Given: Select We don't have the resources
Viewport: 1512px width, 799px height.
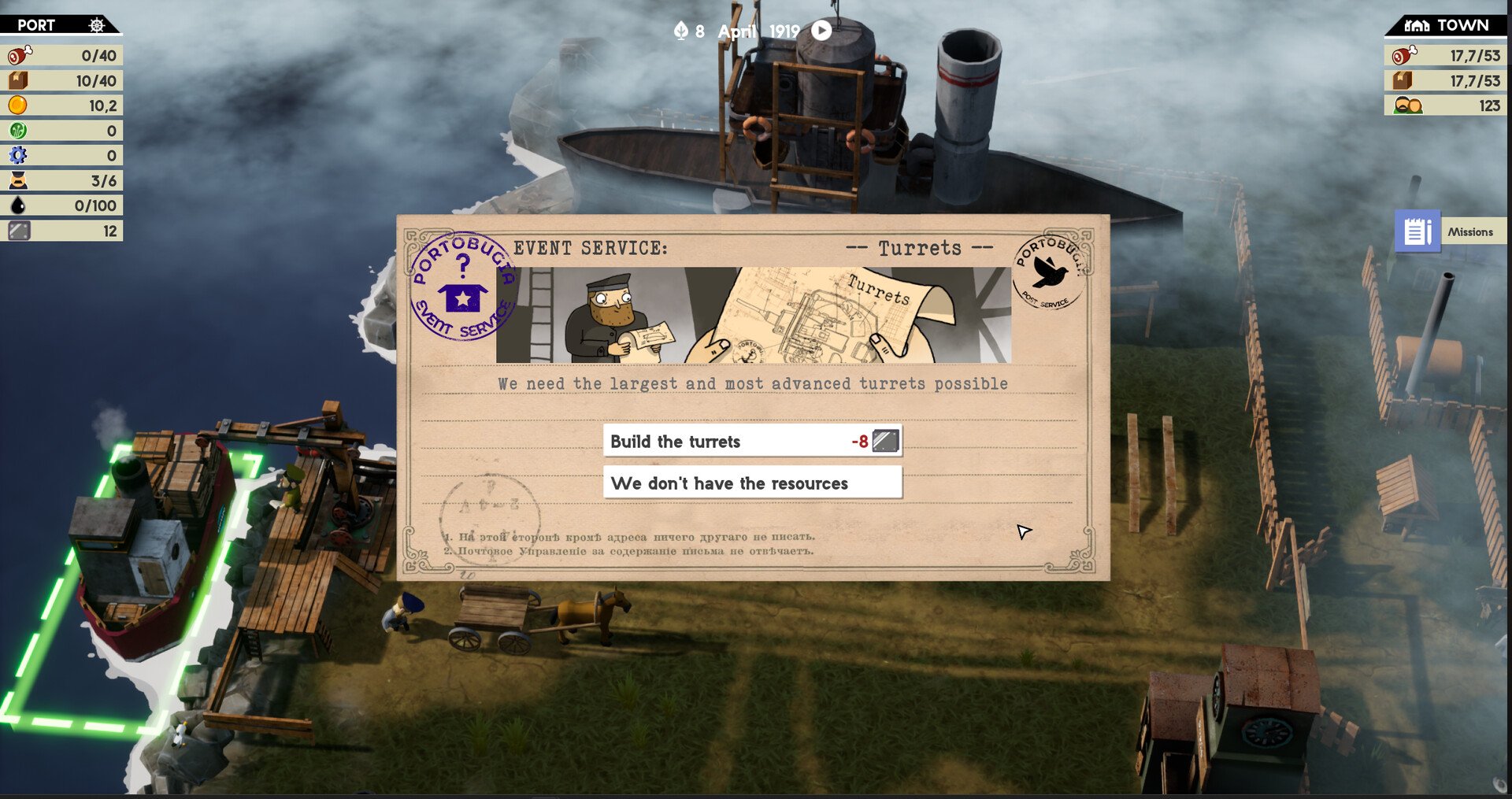Looking at the screenshot, I should tap(752, 483).
